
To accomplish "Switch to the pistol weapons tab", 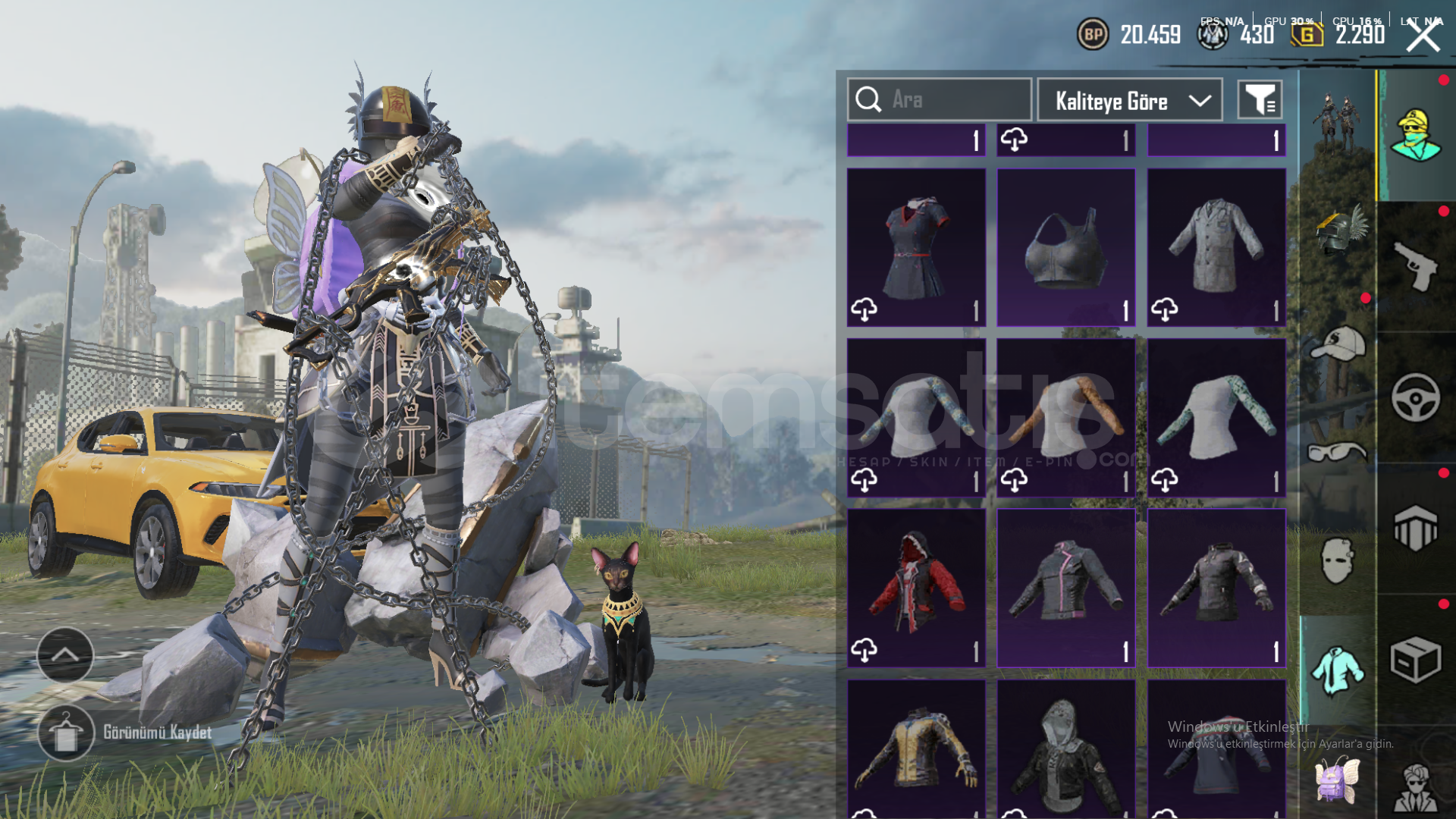I will tap(1415, 267).
